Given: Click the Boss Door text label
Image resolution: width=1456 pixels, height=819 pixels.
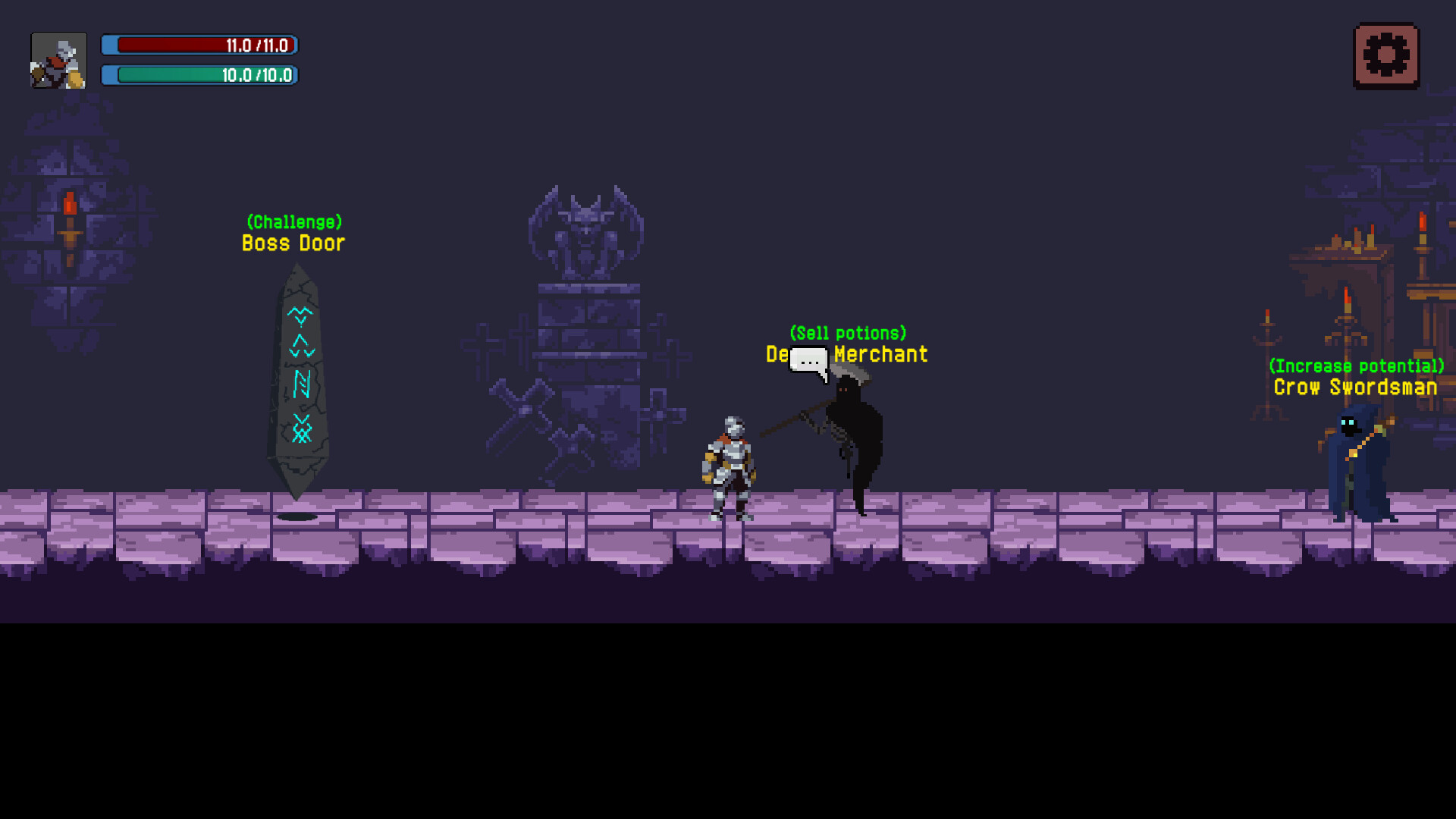Looking at the screenshot, I should click(293, 243).
